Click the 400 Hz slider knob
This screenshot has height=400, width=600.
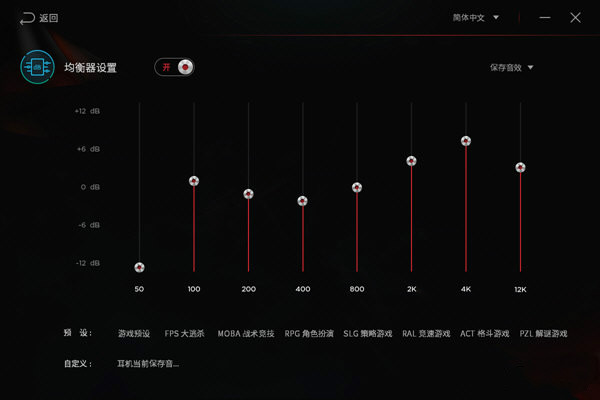coord(302,201)
